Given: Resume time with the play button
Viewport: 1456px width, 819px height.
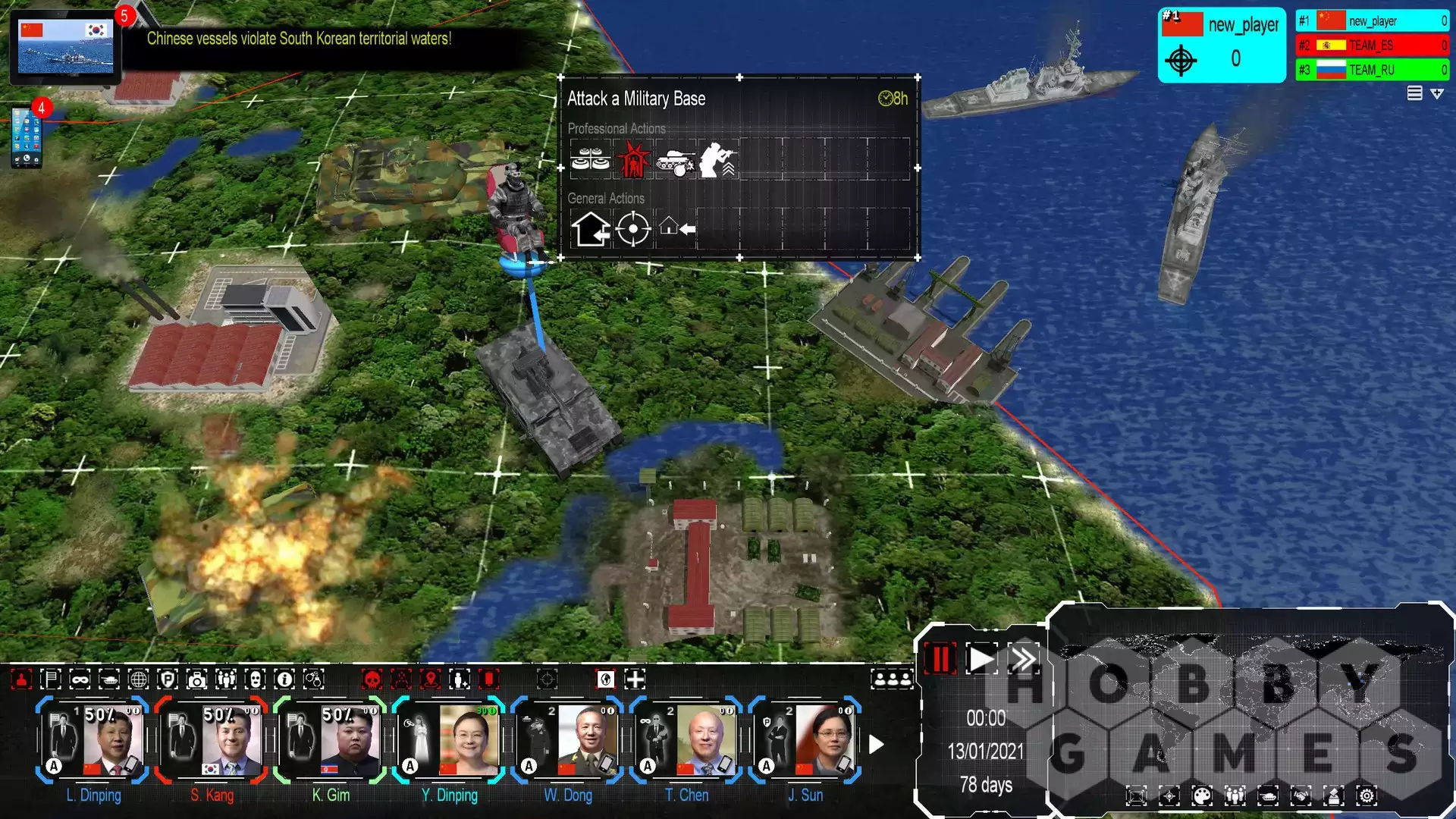Looking at the screenshot, I should tap(981, 659).
